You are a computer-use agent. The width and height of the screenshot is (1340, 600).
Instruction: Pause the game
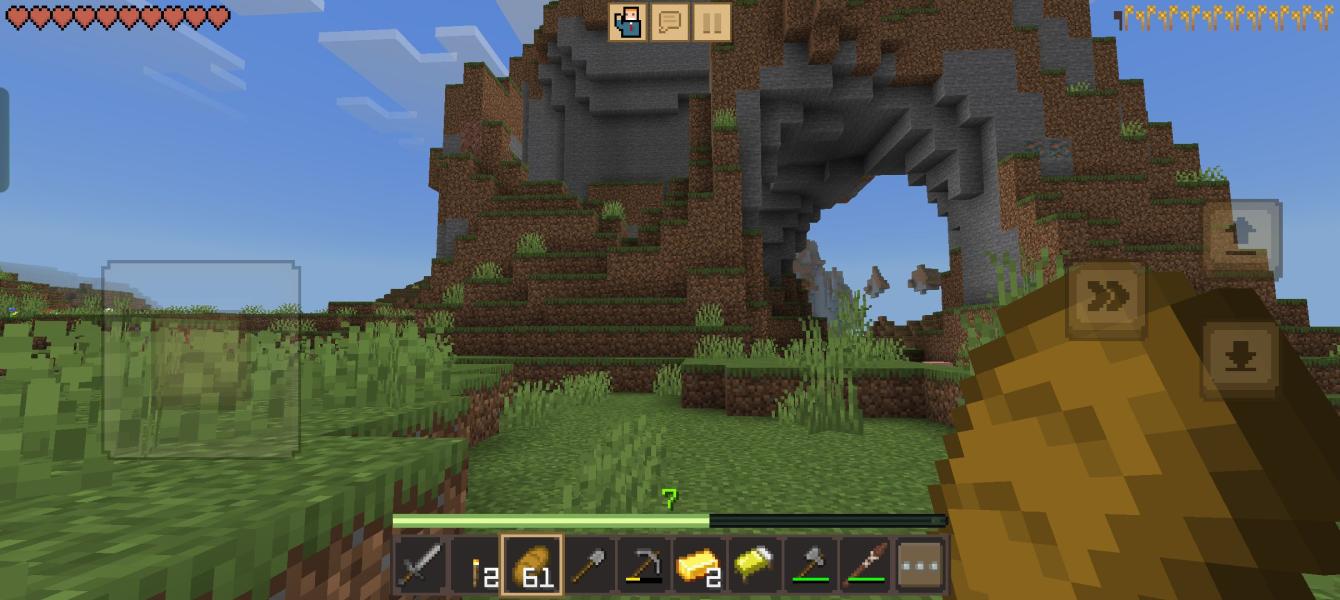tap(711, 22)
